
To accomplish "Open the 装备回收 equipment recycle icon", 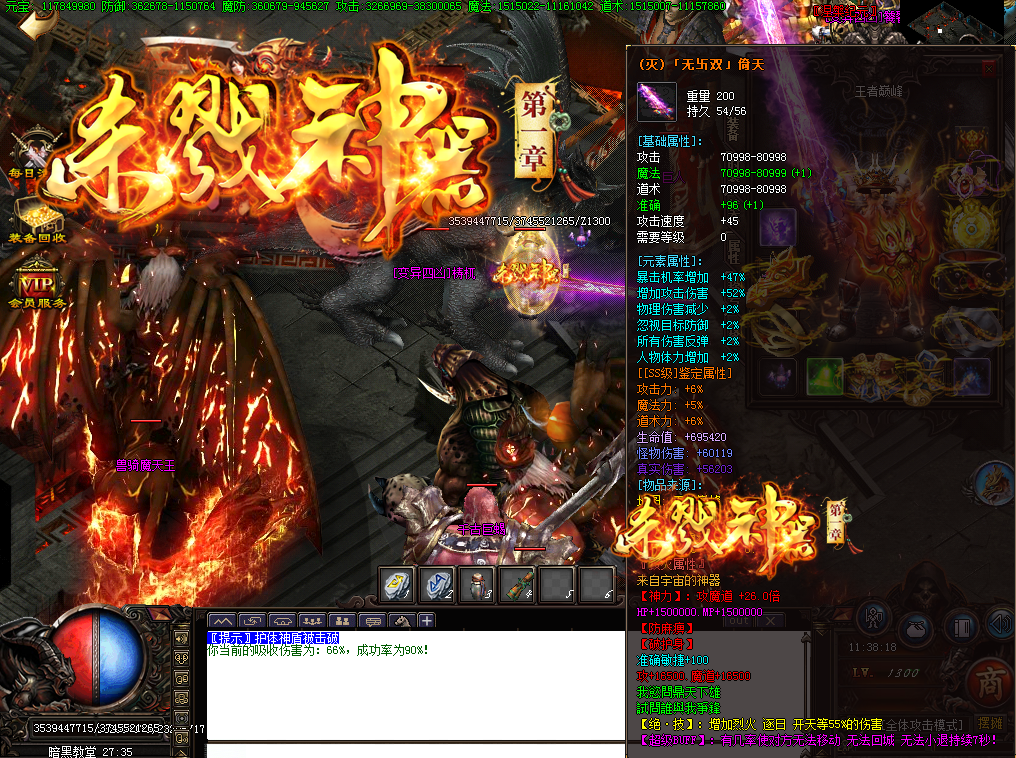I will point(37,218).
